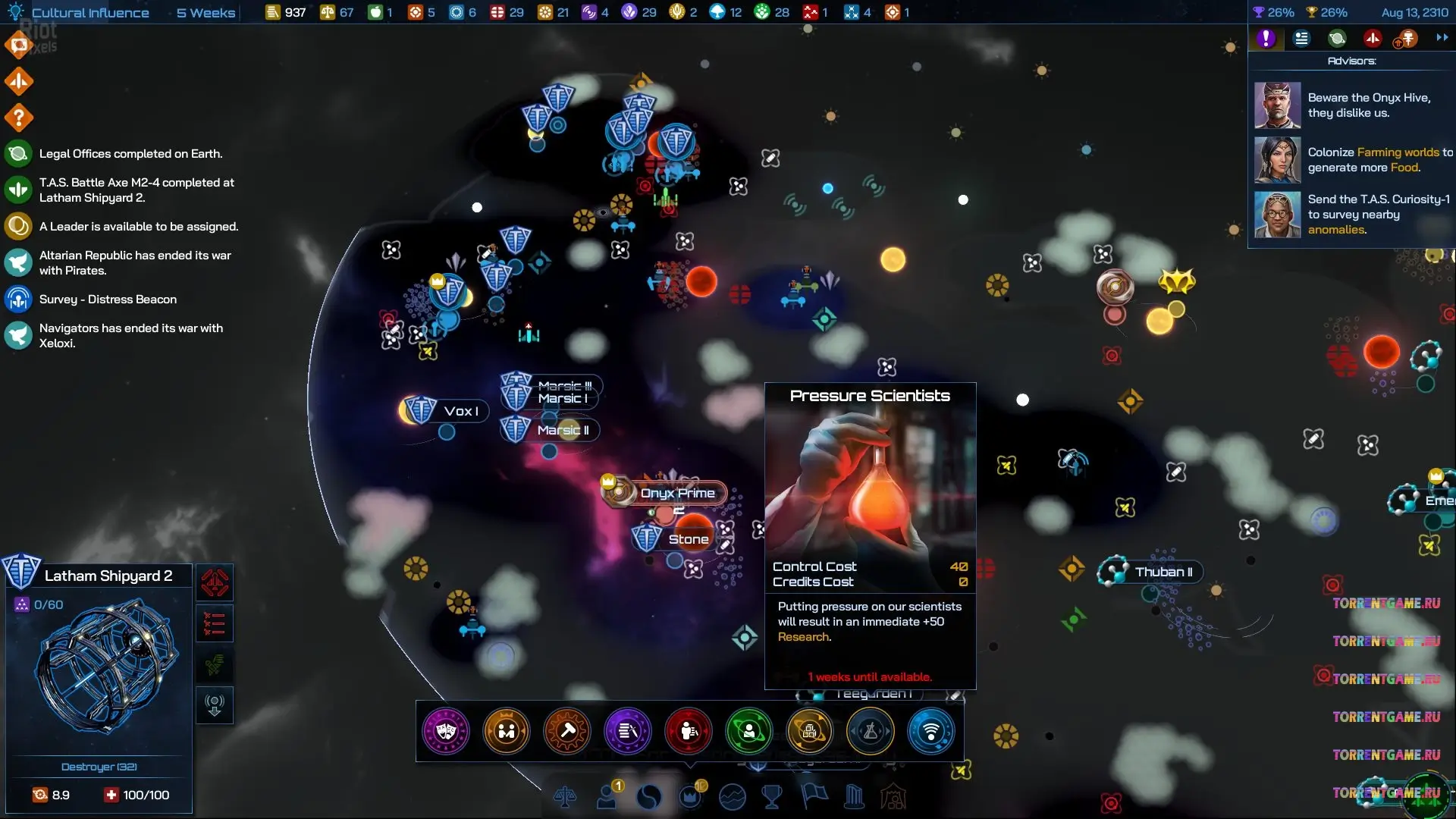
Task: Select the red person executive order icon
Action: pyautogui.click(x=688, y=731)
